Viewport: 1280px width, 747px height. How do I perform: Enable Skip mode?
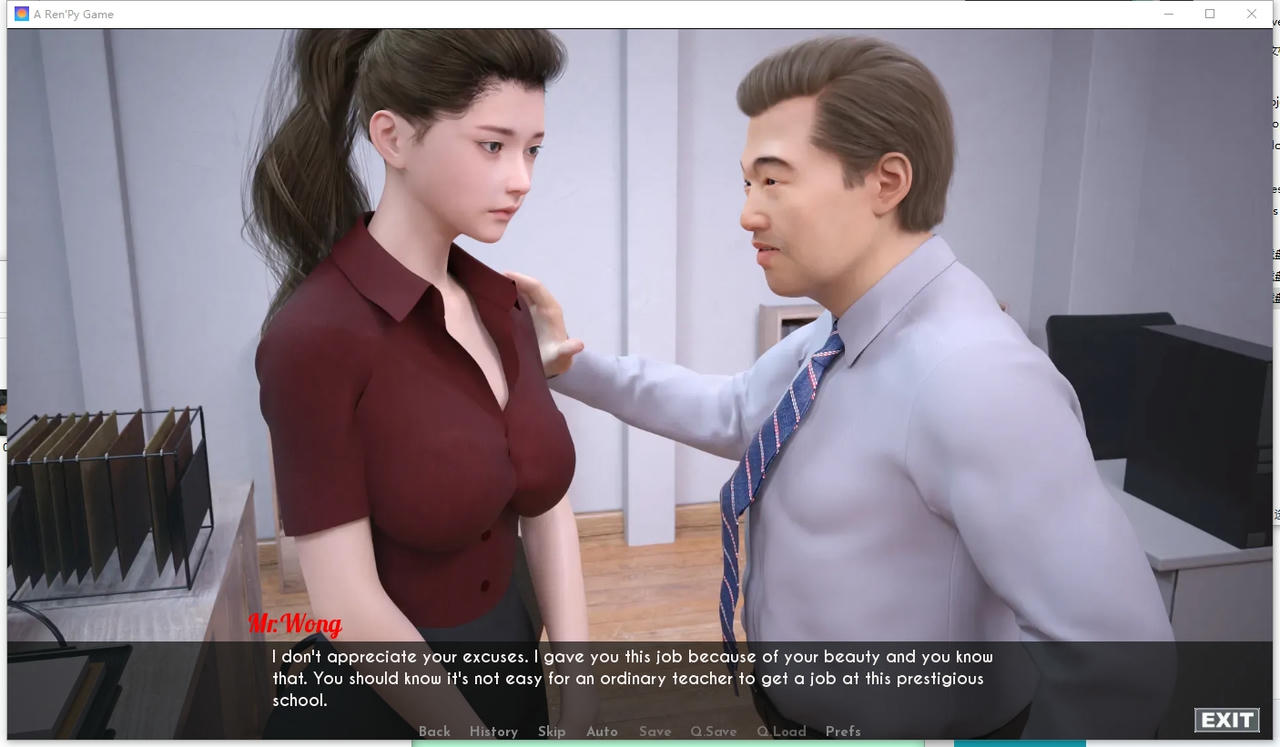[552, 731]
